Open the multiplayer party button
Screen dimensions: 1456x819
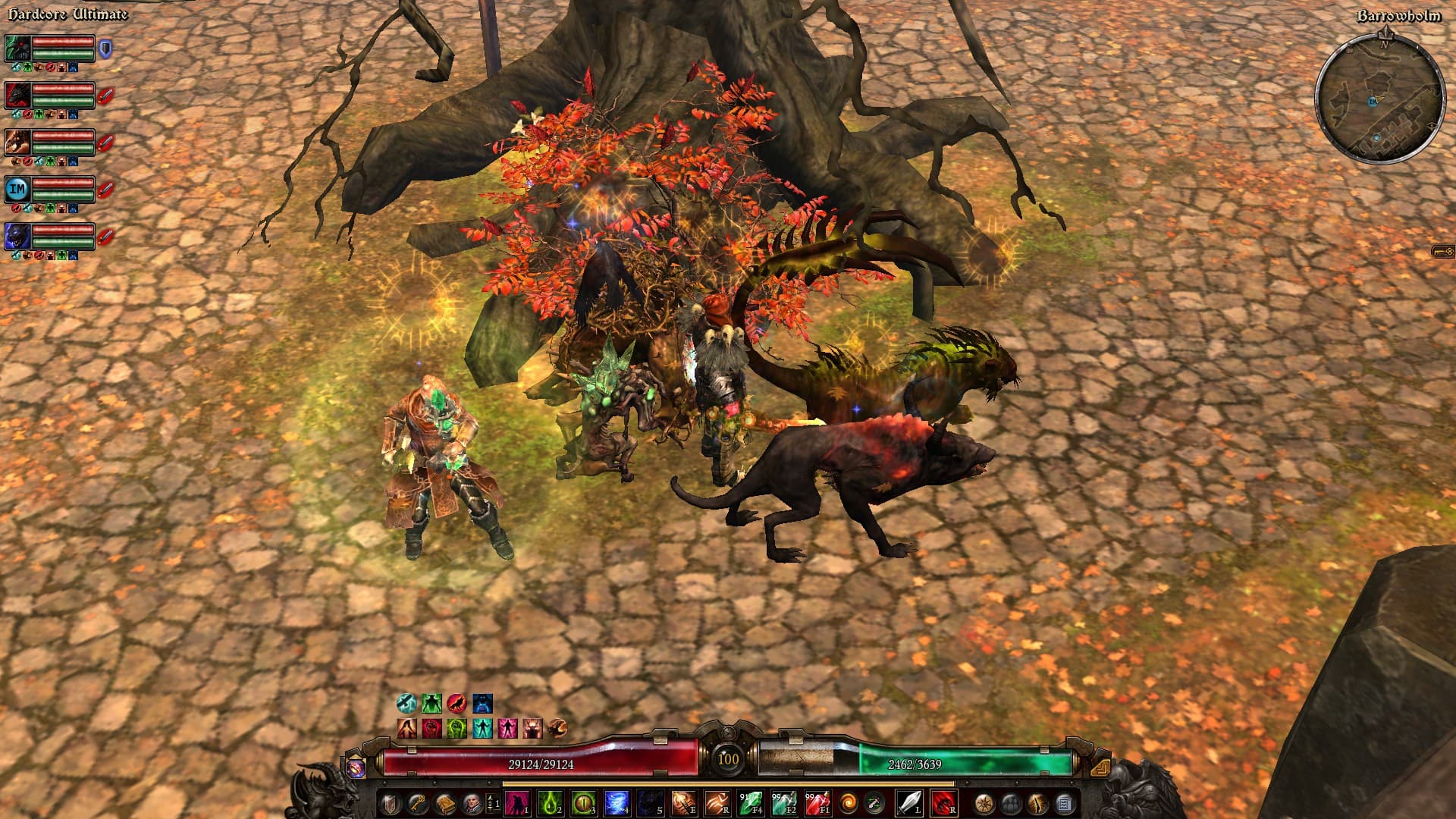(1011, 802)
